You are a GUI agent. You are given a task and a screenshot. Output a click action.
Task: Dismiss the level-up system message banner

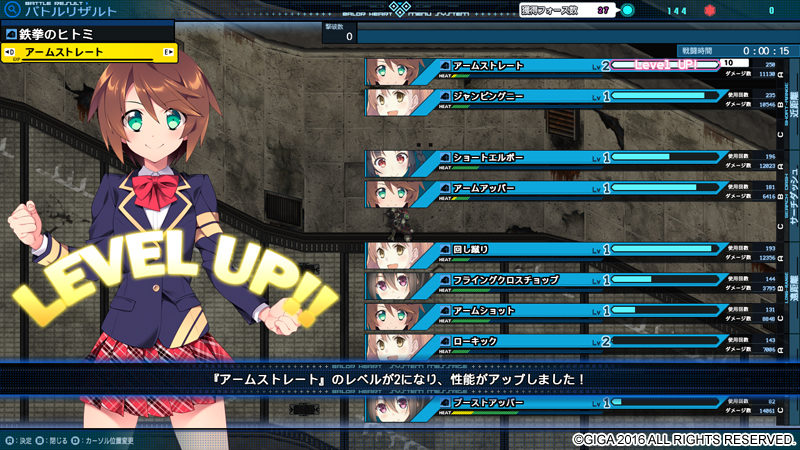click(x=400, y=380)
